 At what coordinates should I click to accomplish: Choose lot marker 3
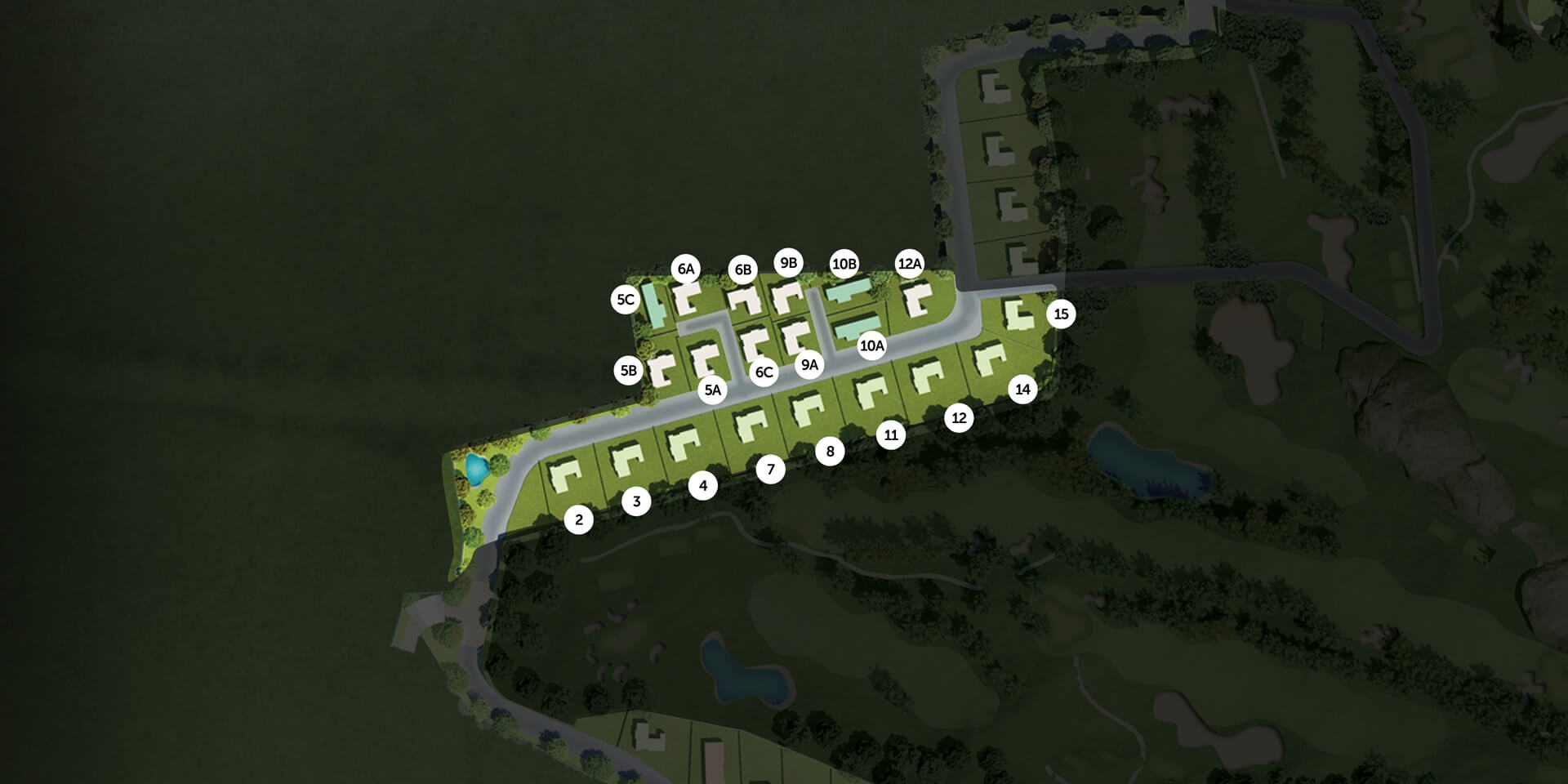[637, 501]
